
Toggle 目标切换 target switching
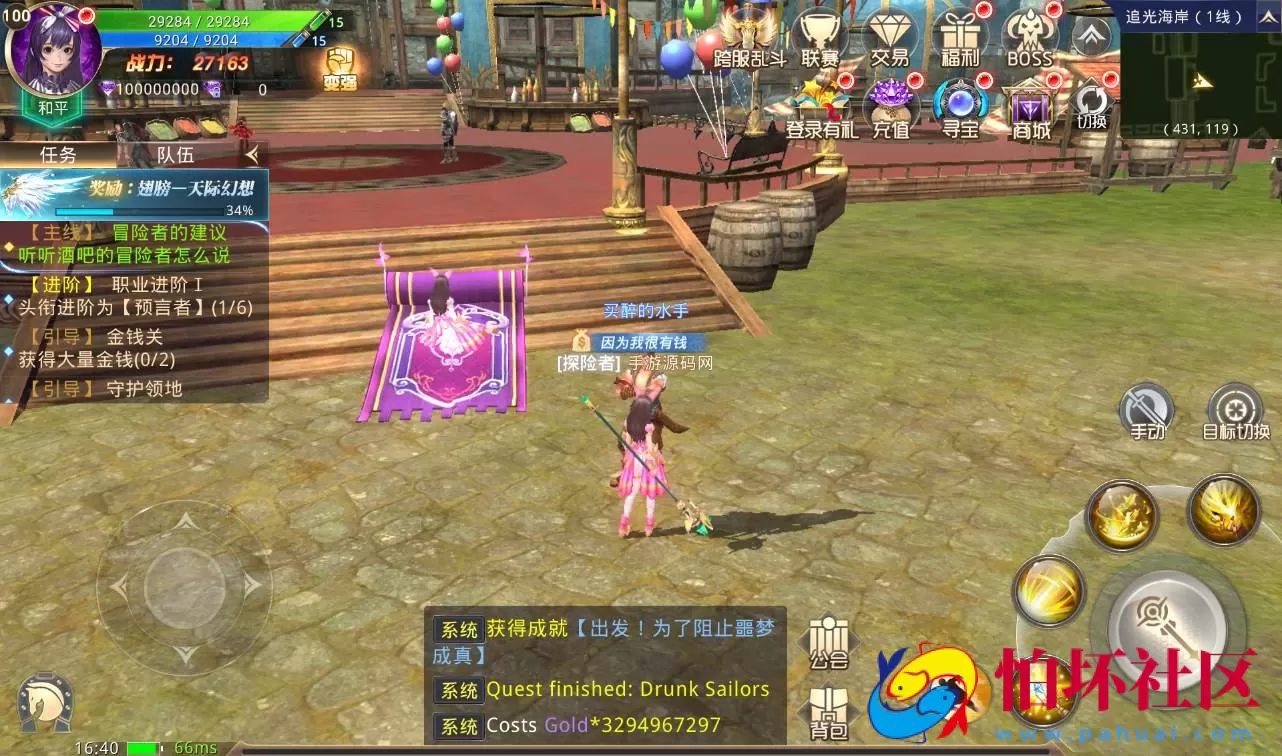click(1237, 412)
